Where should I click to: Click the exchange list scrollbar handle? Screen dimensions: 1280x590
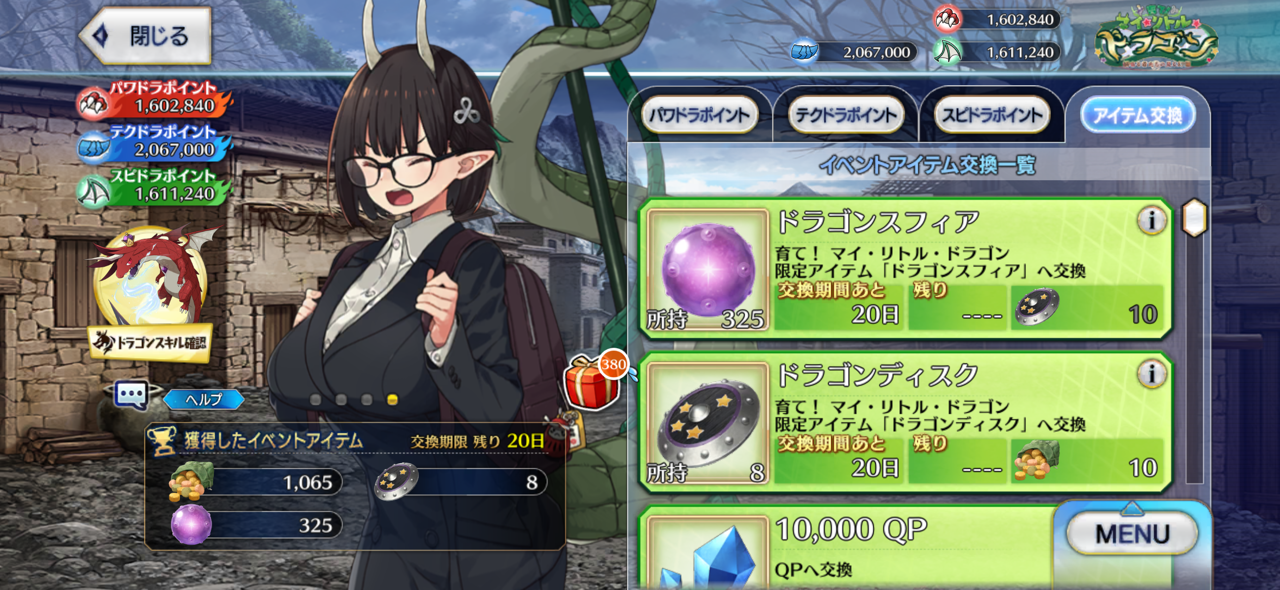1194,217
